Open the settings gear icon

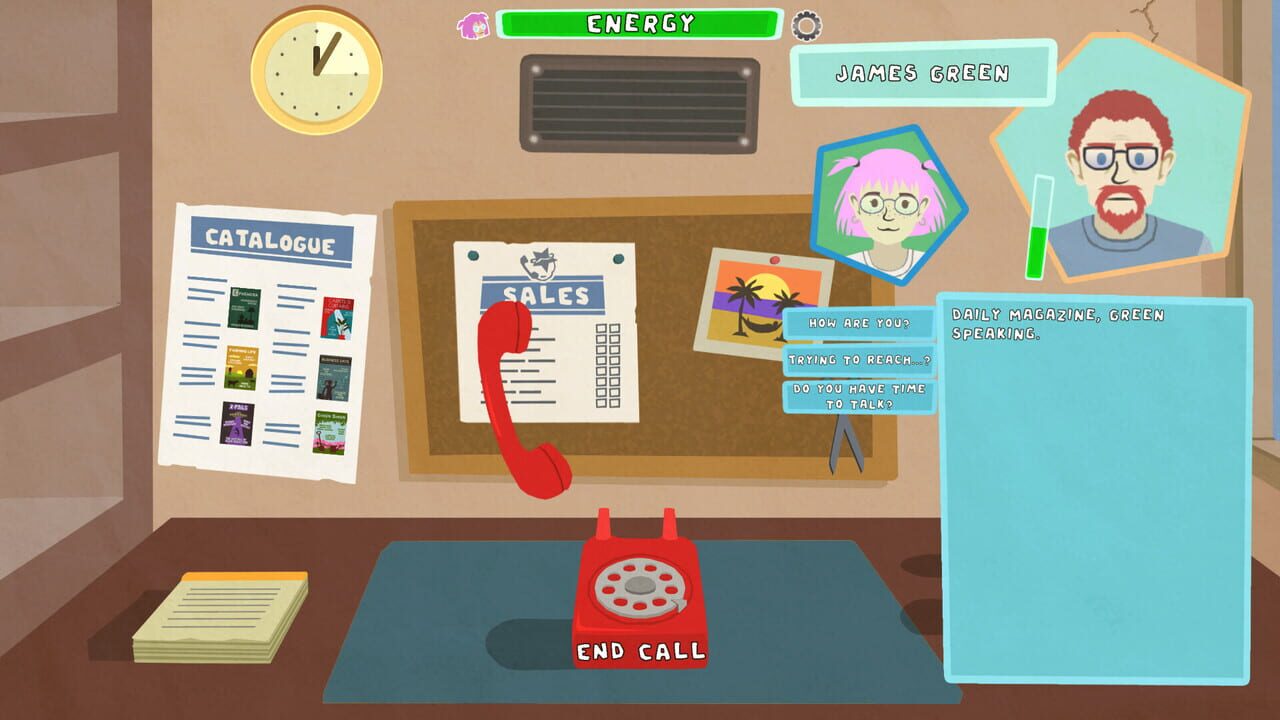pyautogui.click(x=806, y=26)
